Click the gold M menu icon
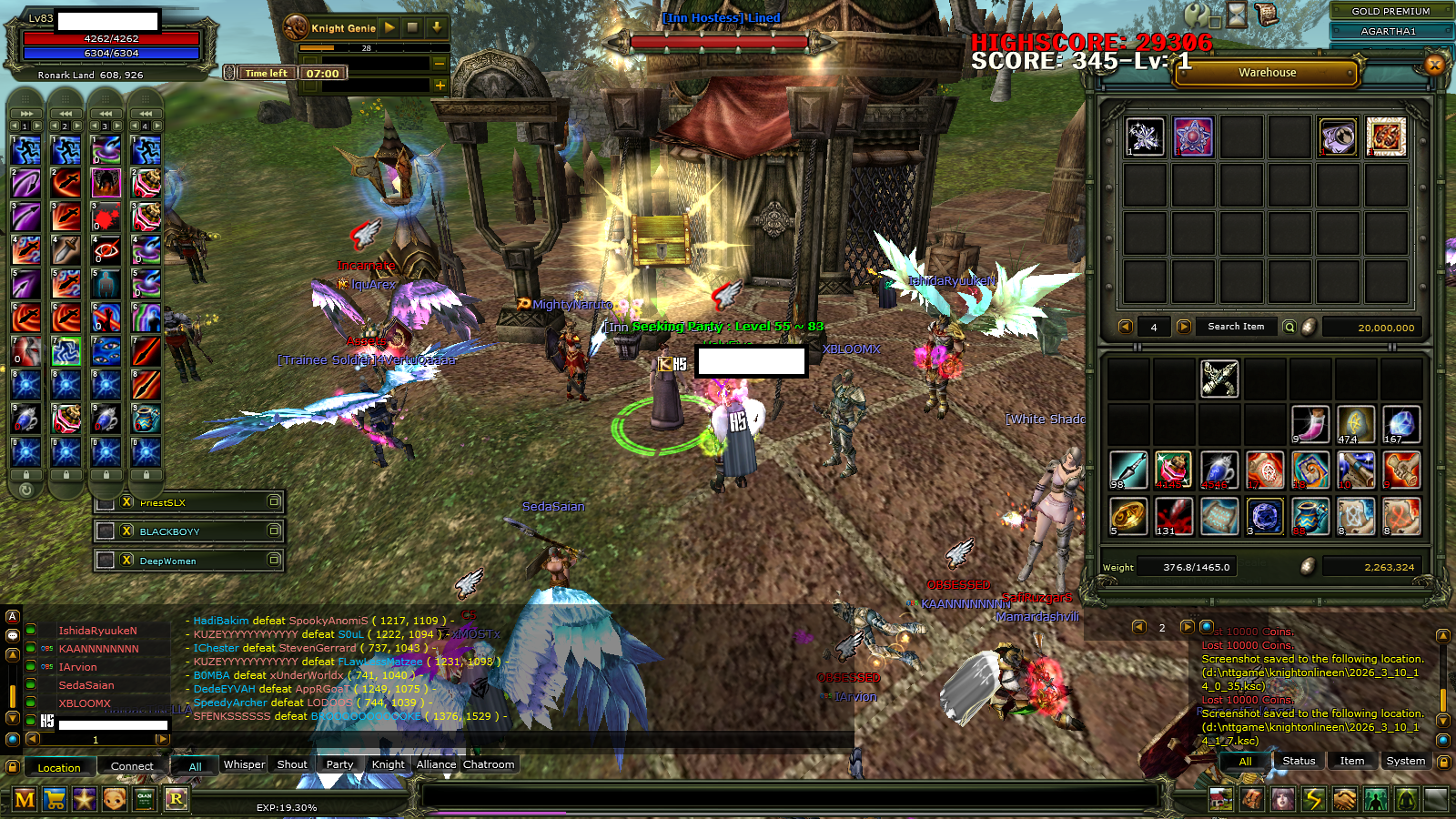The image size is (1456, 819). [25, 799]
